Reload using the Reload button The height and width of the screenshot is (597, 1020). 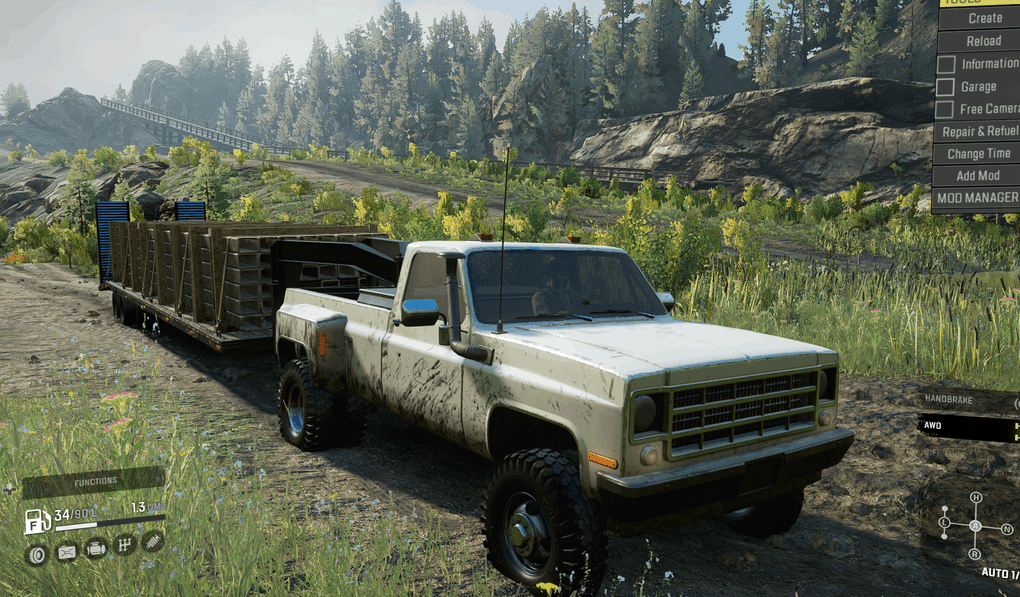pyautogui.click(x=983, y=41)
